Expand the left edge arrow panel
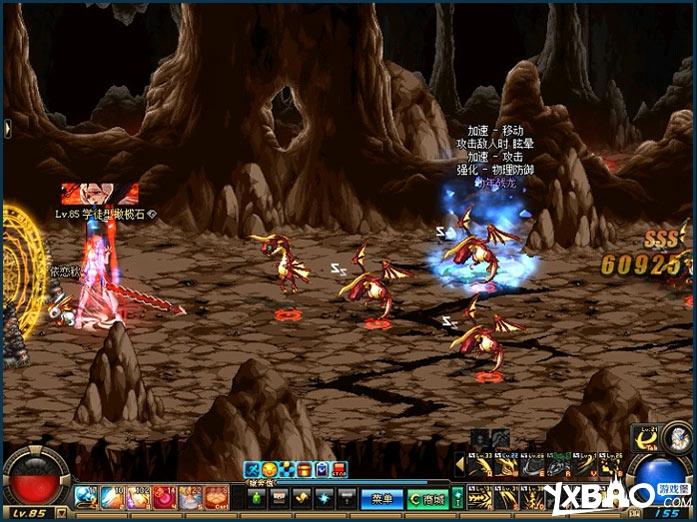The height and width of the screenshot is (522, 697). tap(5, 127)
